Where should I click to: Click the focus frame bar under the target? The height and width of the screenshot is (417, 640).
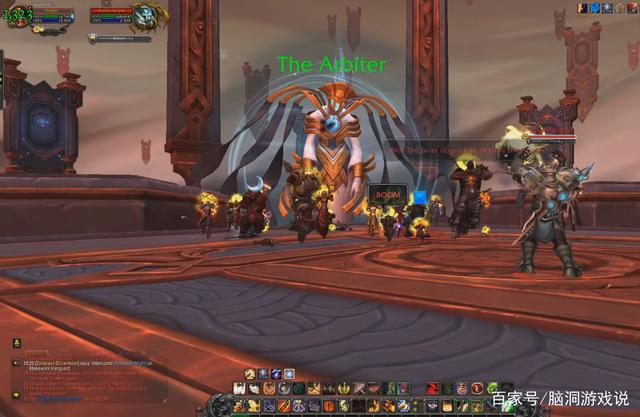coord(120,38)
